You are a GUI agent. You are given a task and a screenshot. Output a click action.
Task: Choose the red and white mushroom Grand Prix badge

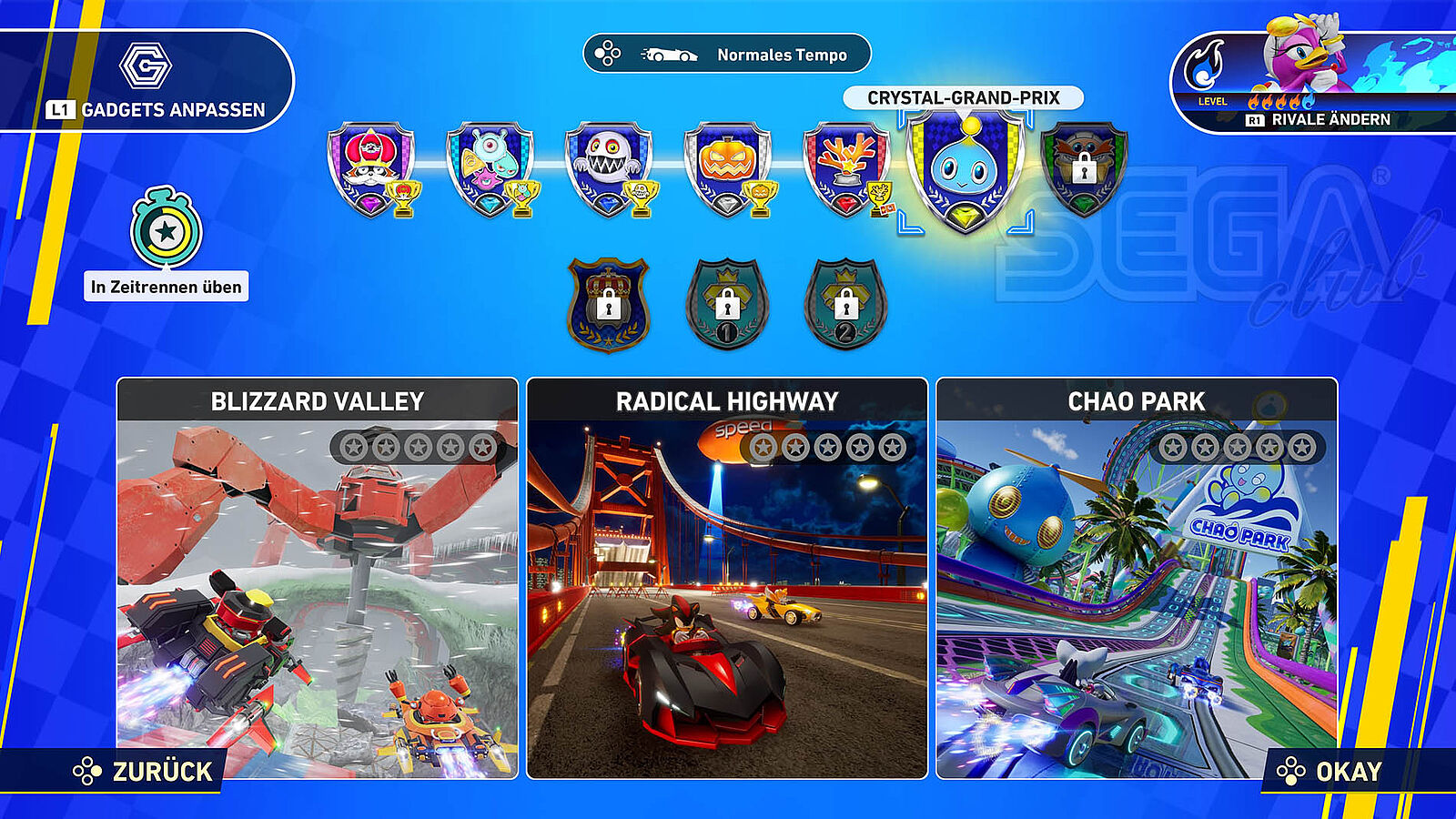click(370, 168)
